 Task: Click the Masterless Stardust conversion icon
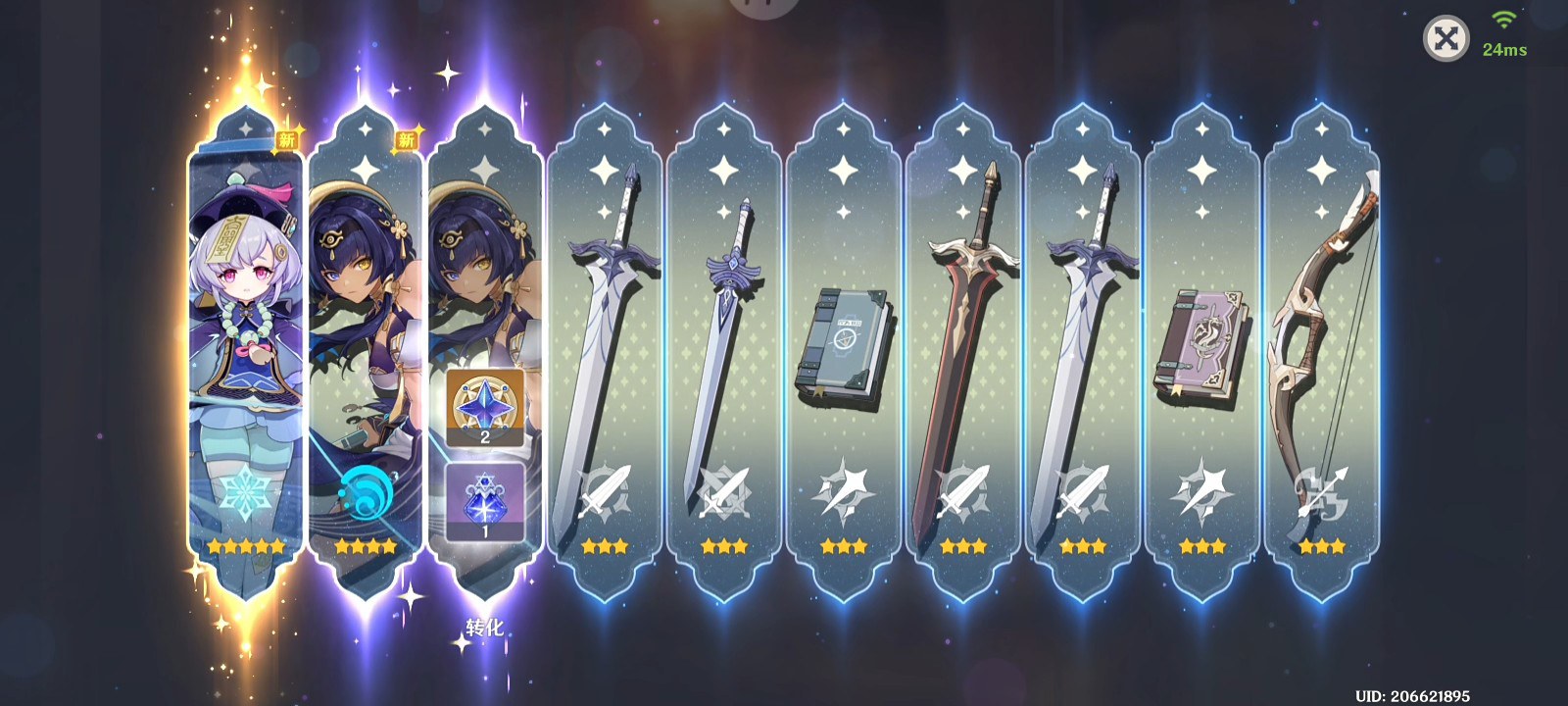pyautogui.click(x=485, y=500)
